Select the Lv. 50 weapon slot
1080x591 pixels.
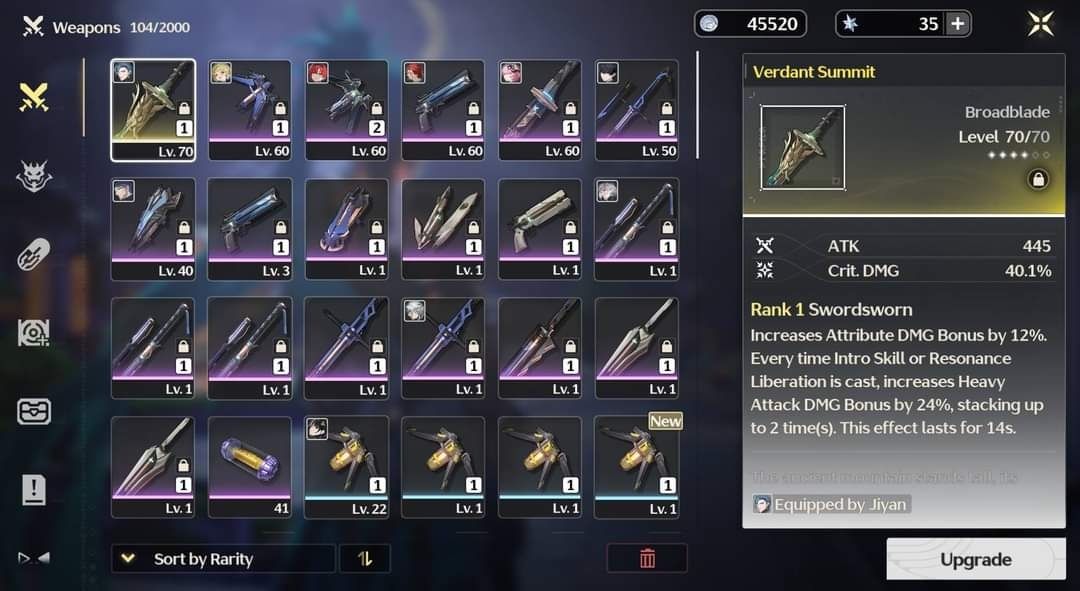pos(637,110)
